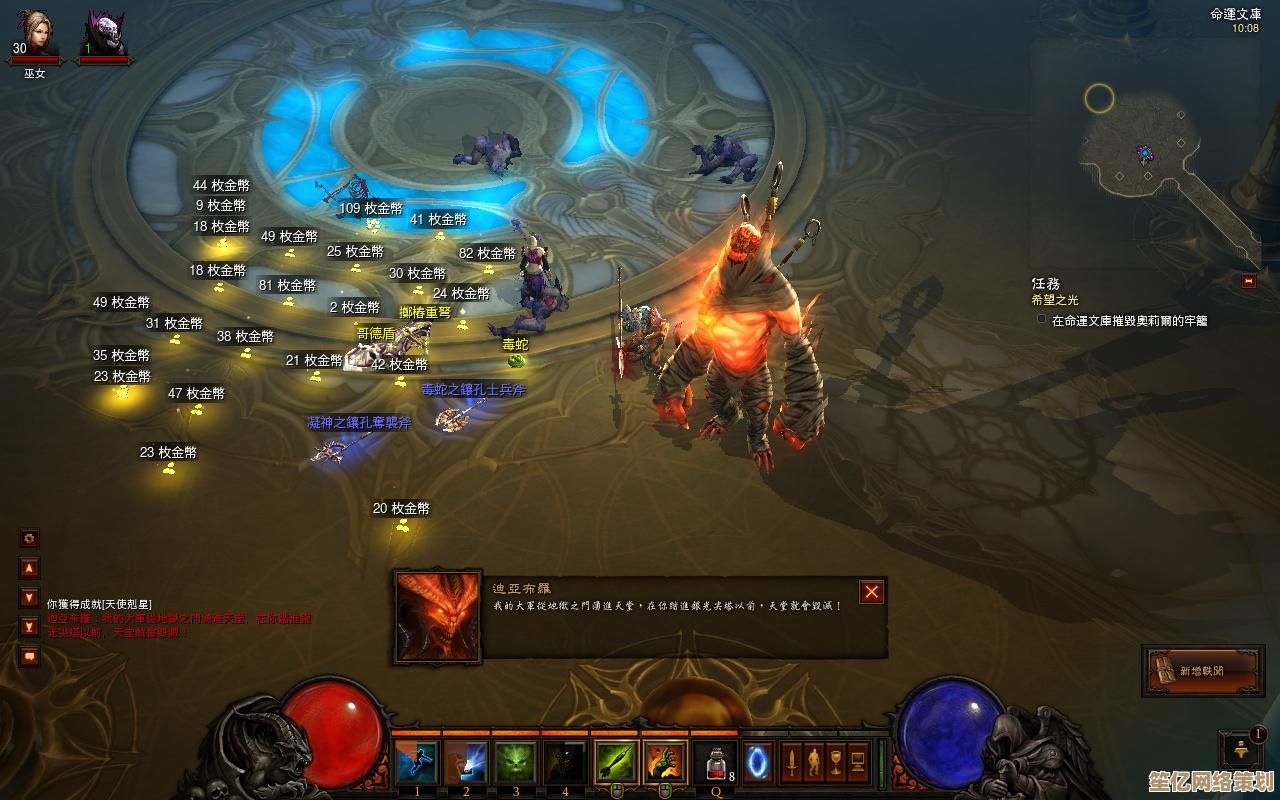Cast the green skull skill in slot 3
1280x800 pixels.
click(516, 763)
